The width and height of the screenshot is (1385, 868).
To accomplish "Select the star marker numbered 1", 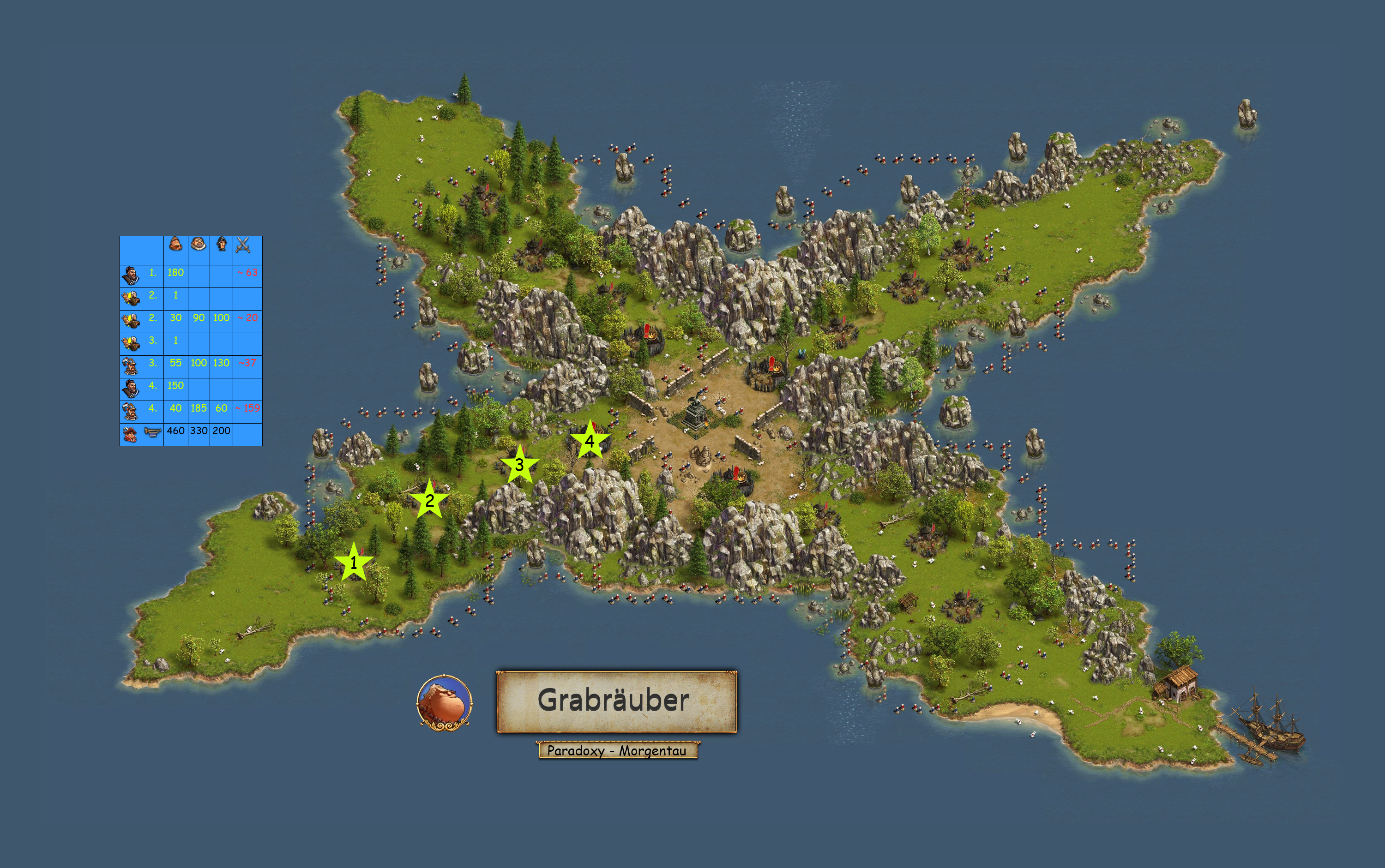I will [354, 562].
